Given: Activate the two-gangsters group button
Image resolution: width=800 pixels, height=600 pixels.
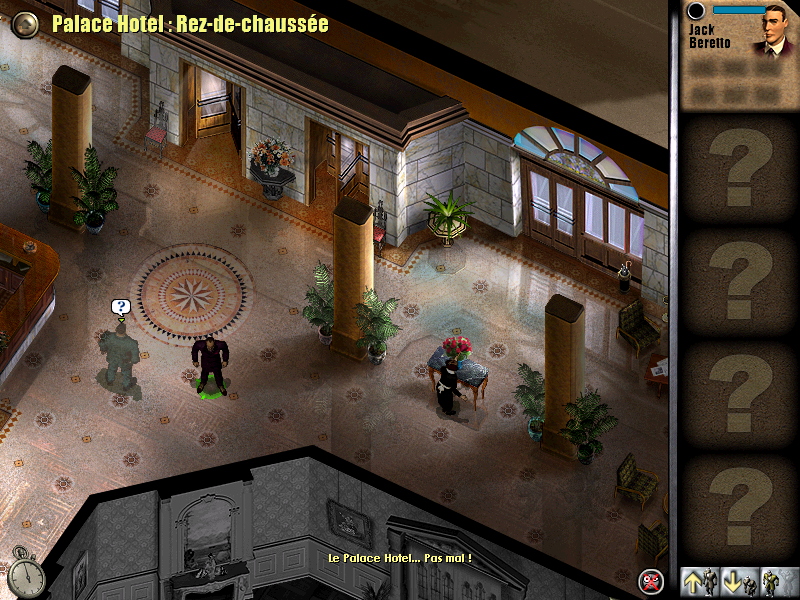Looking at the screenshot, I should coord(778,582).
